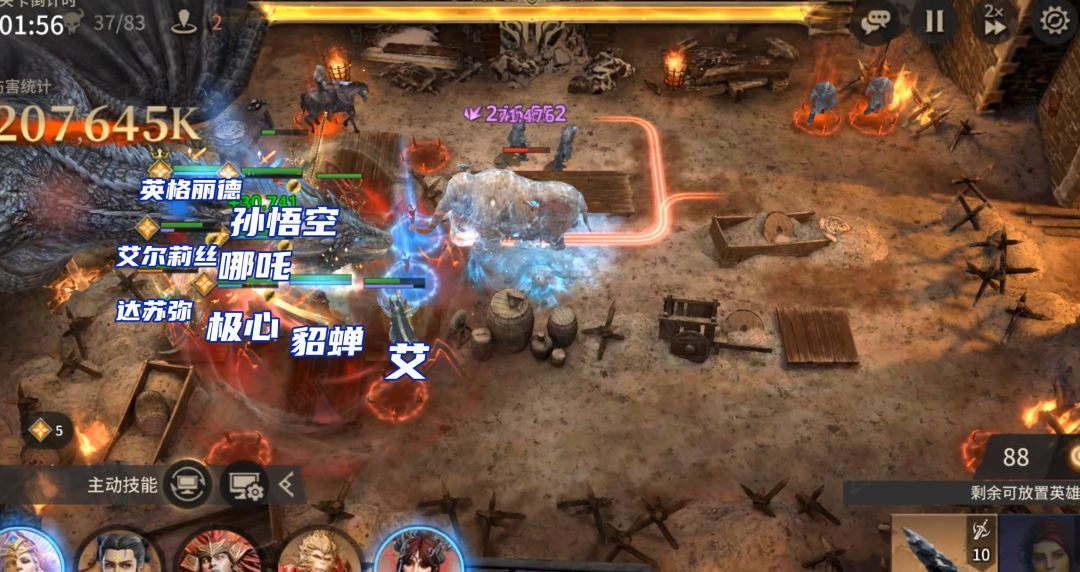The height and width of the screenshot is (572, 1080).
Task: Open the monitor-with-gear skill settings
Action: click(245, 485)
